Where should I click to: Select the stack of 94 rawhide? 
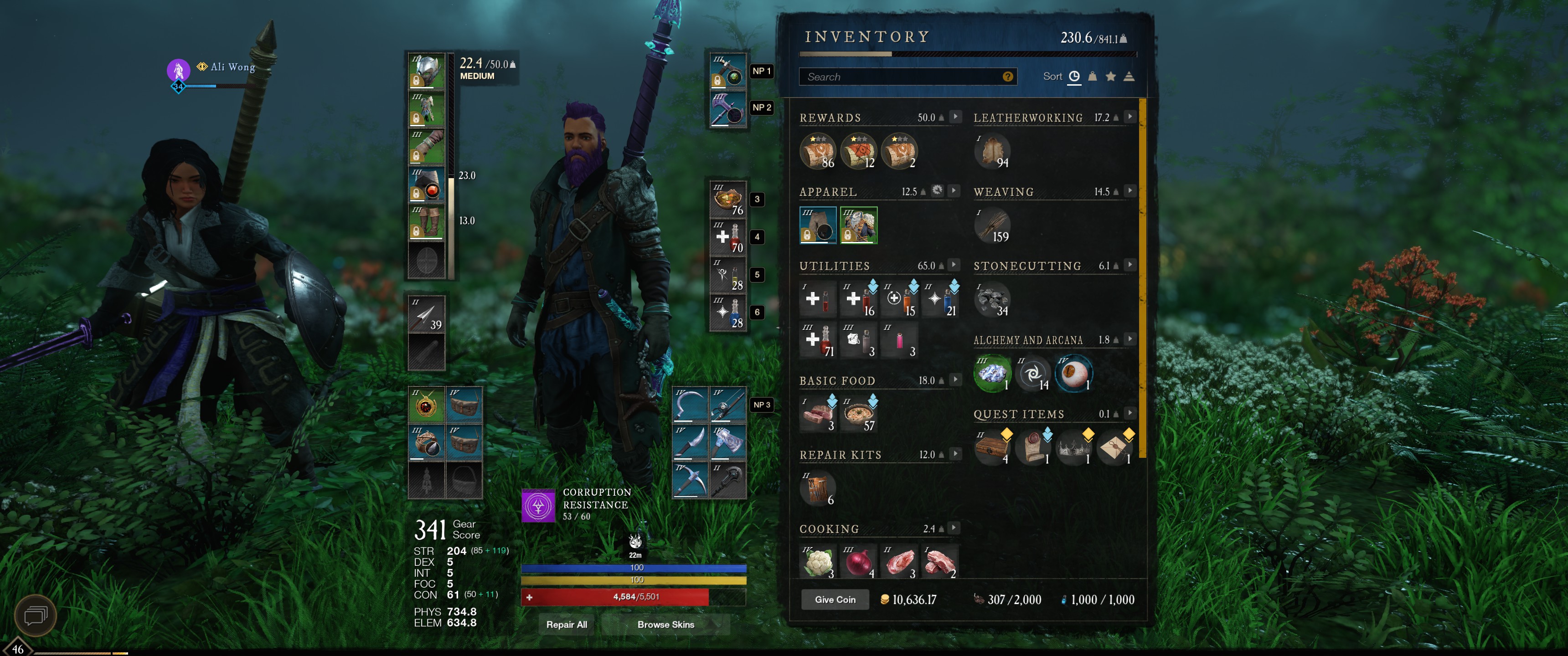(x=992, y=151)
